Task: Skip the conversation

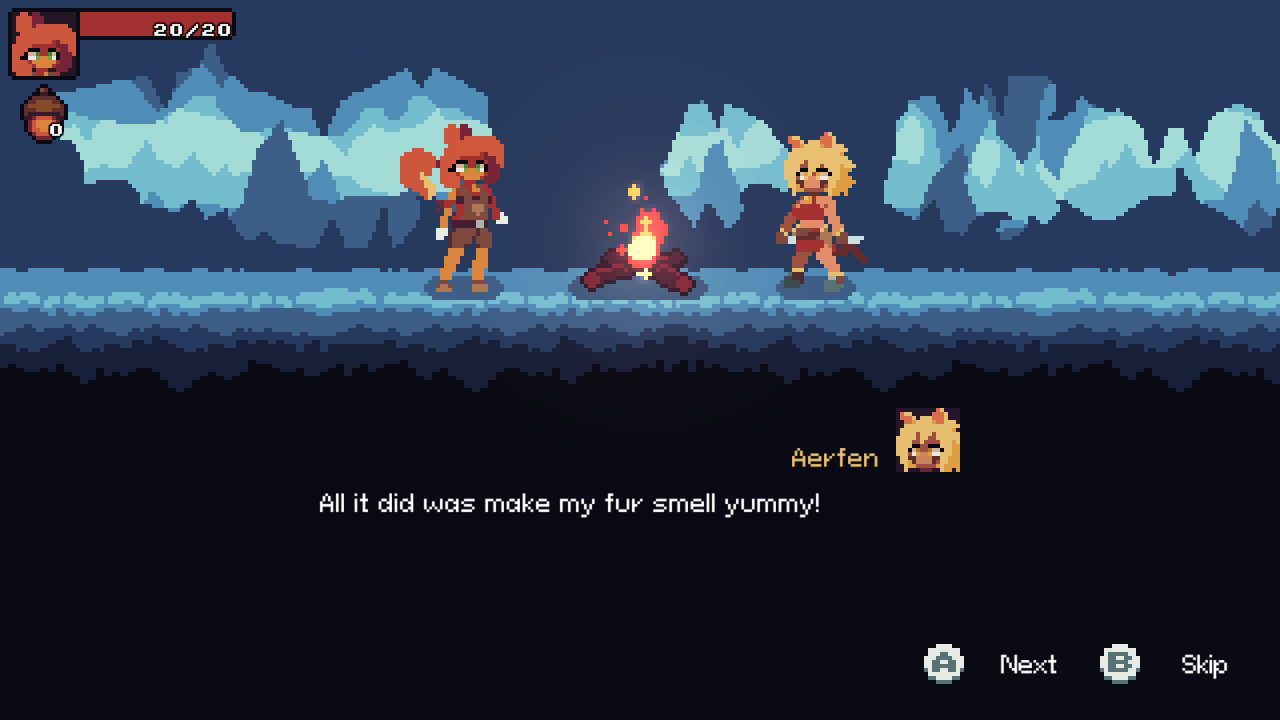Action: click(x=1204, y=664)
